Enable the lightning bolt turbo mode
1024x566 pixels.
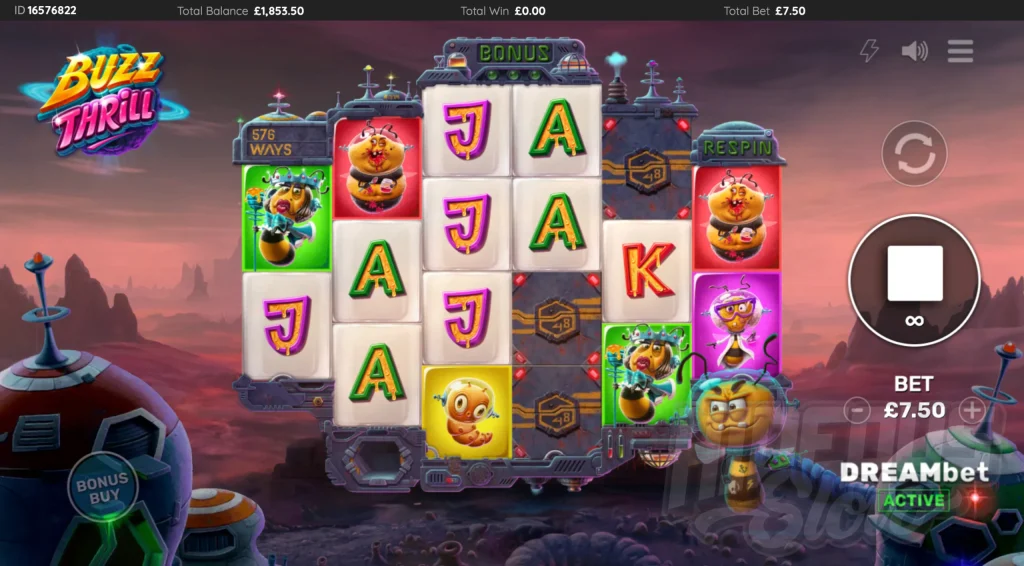click(x=870, y=51)
